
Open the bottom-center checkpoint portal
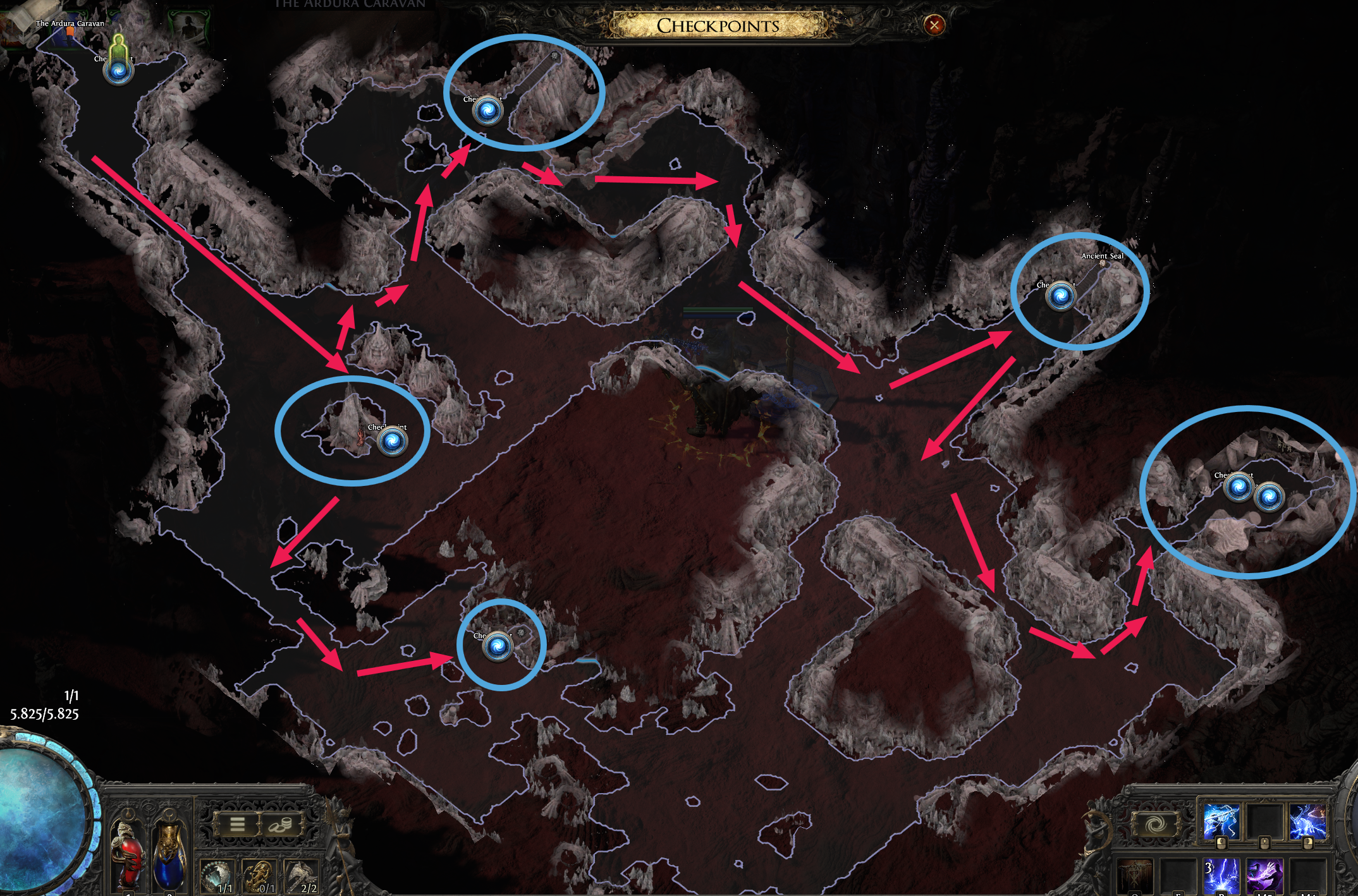pos(499,646)
